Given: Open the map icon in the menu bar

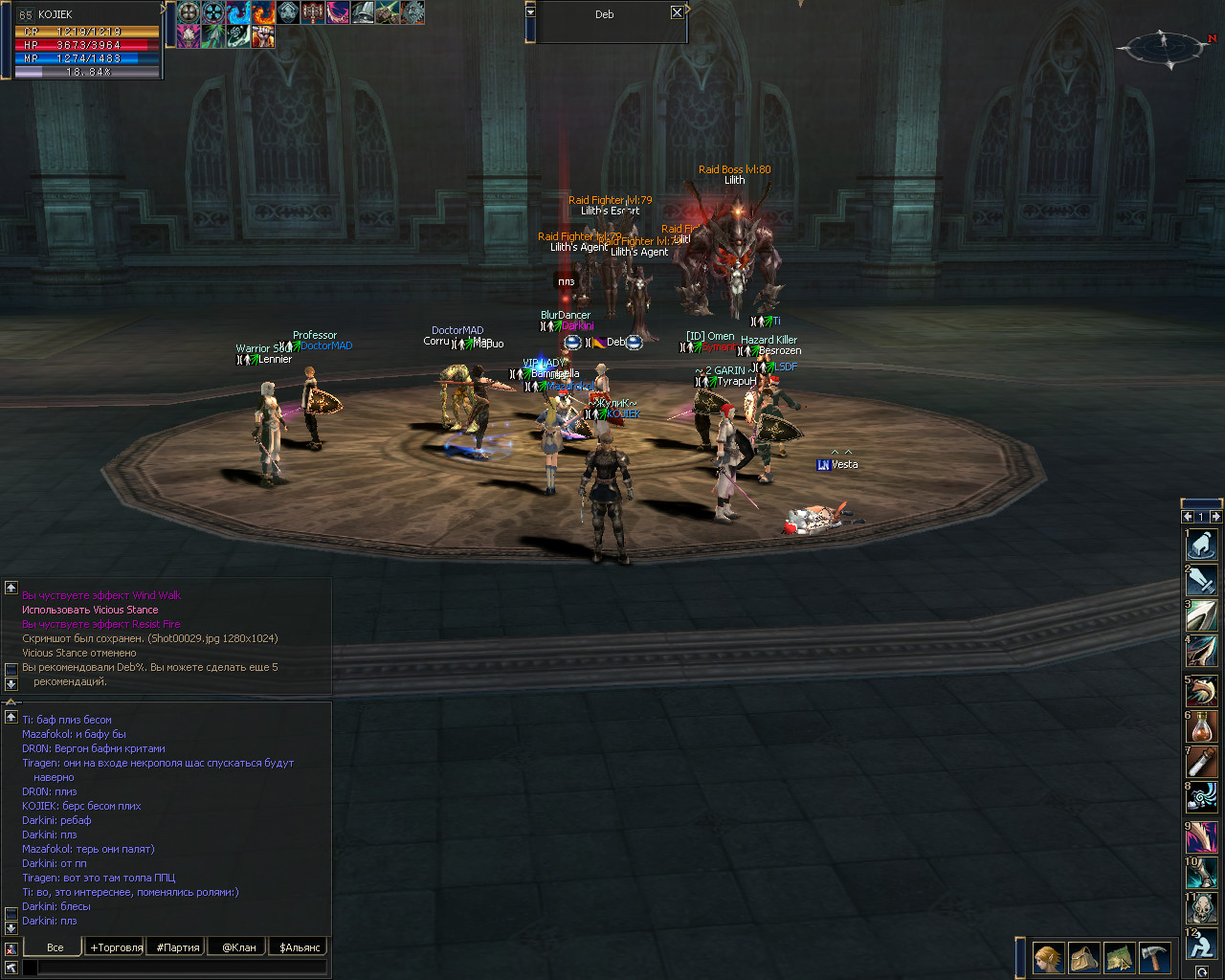Looking at the screenshot, I should tap(1120, 957).
